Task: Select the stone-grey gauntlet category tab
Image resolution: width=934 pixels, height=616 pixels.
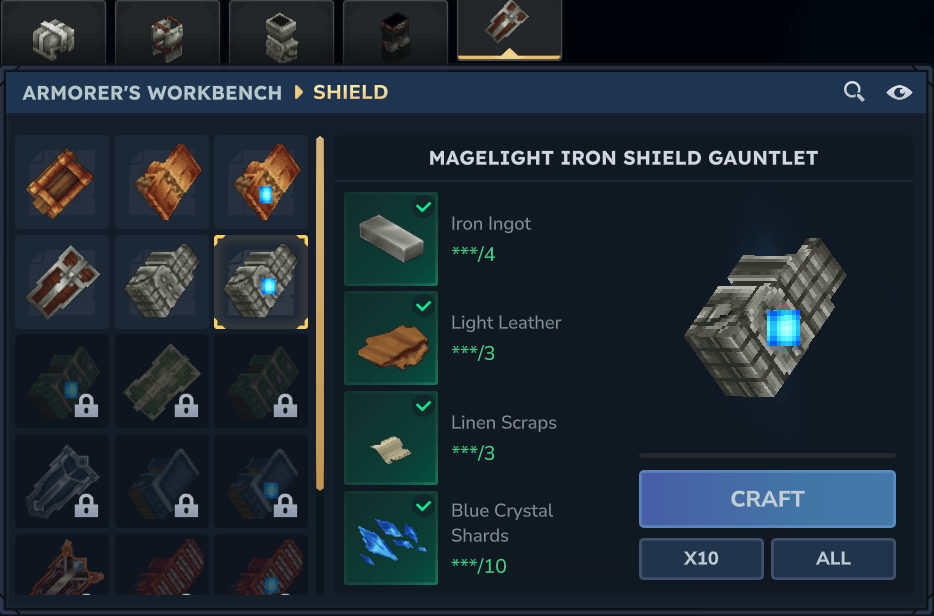Action: (x=281, y=32)
